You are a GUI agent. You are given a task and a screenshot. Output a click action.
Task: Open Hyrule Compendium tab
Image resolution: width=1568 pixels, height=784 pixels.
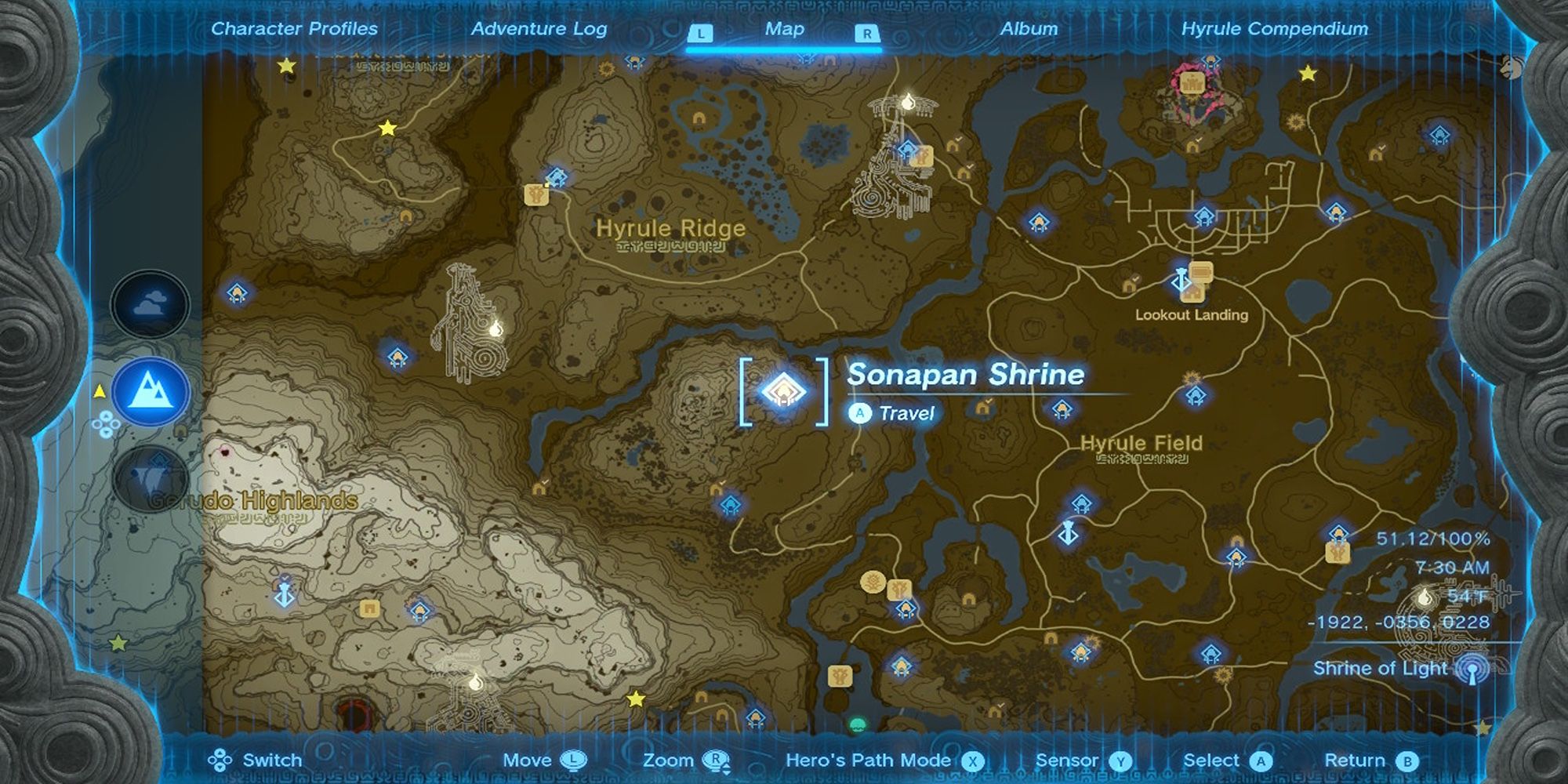point(1275,28)
